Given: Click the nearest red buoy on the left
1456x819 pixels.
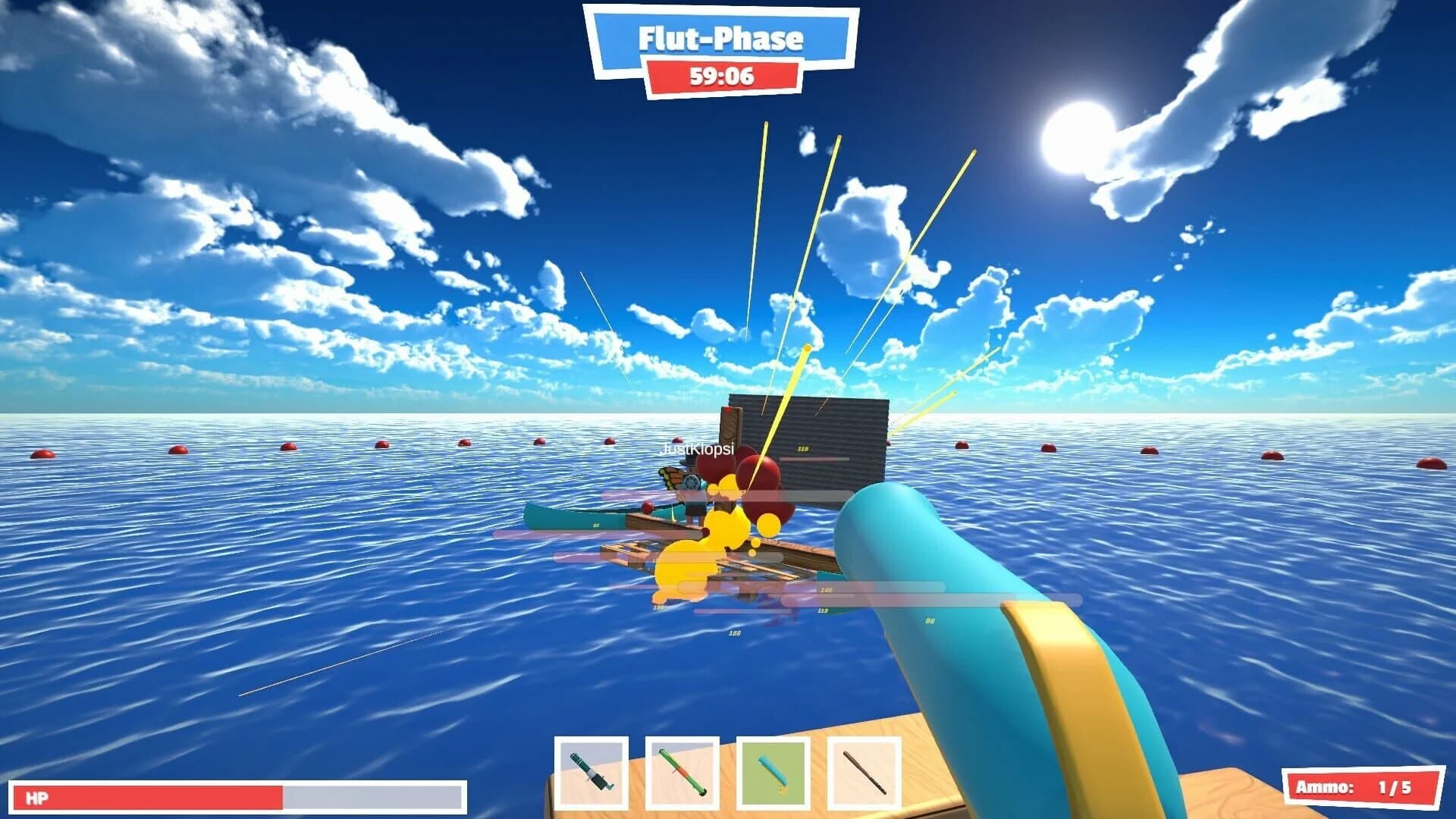Looking at the screenshot, I should tap(42, 455).
